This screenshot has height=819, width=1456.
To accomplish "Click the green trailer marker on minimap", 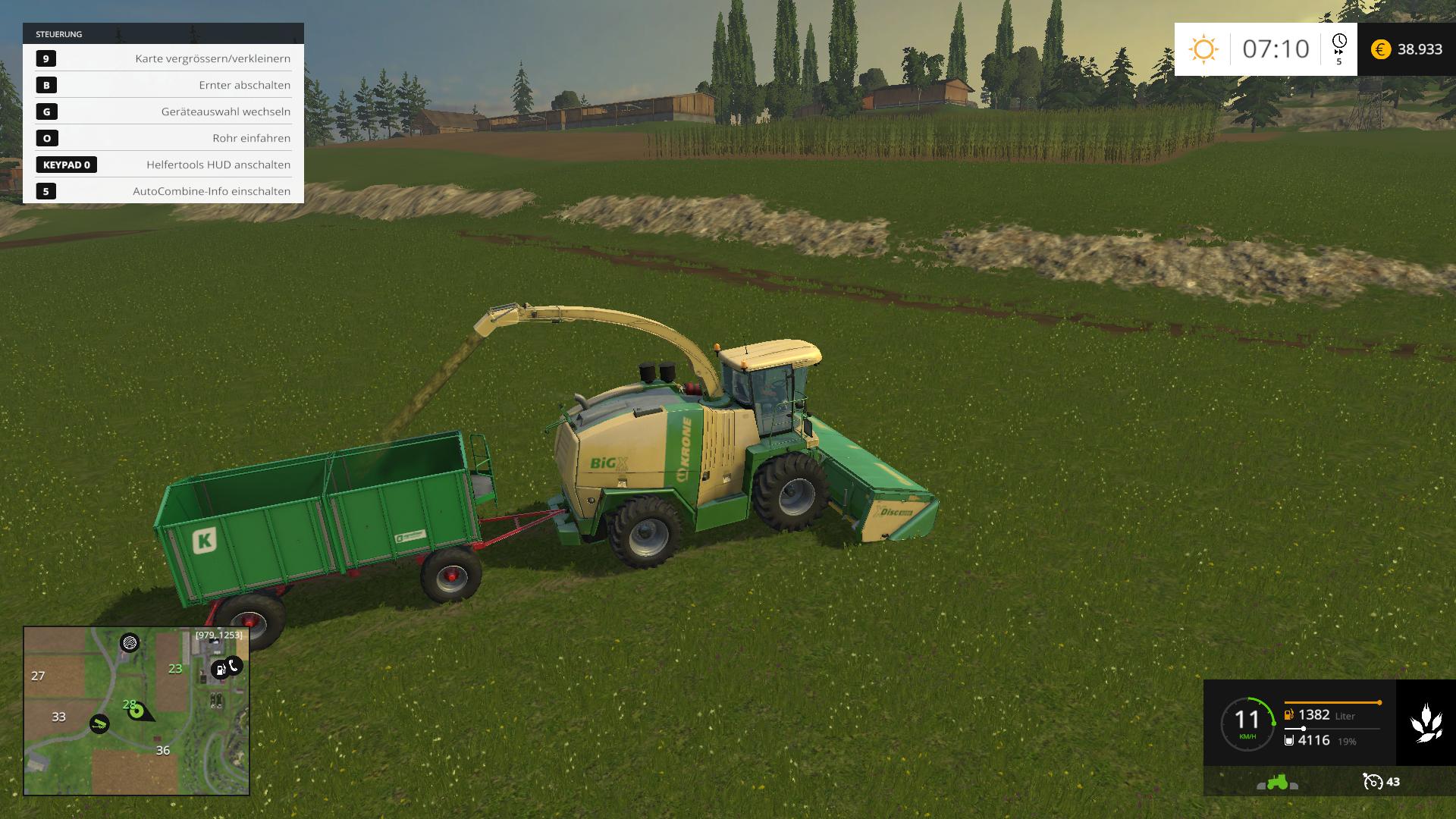I will pyautogui.click(x=99, y=723).
